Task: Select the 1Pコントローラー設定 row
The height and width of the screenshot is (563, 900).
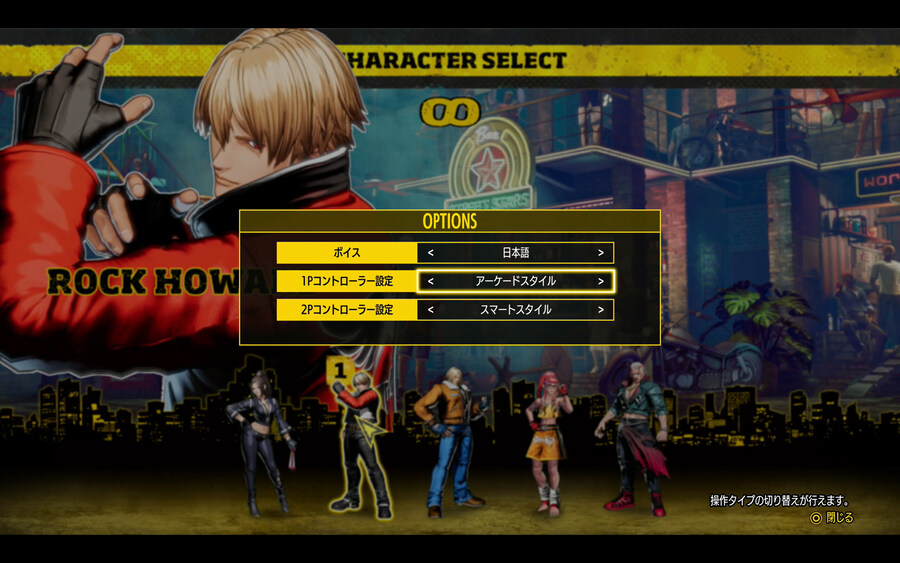Action: pos(346,281)
